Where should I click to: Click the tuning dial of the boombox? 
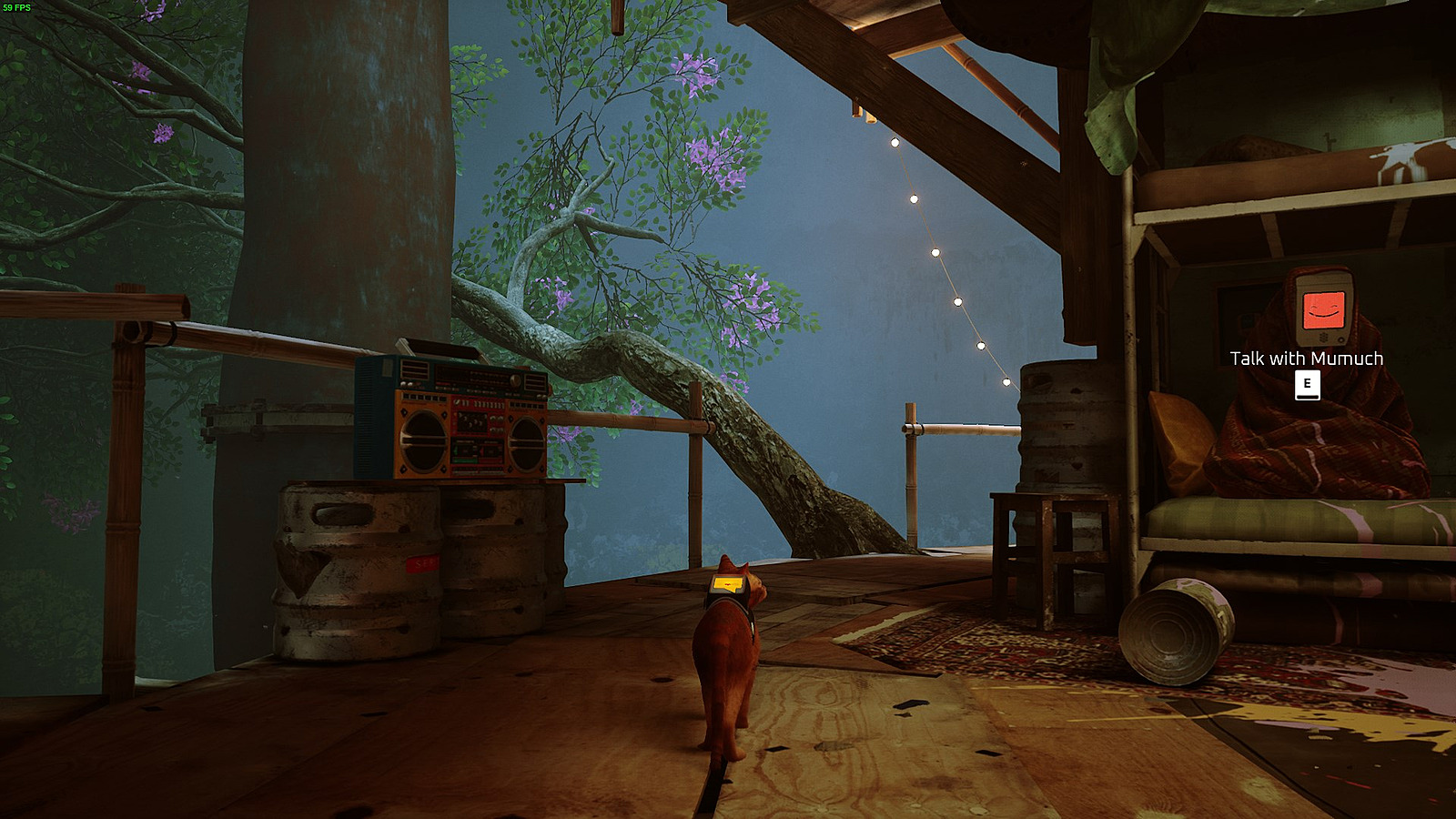pyautogui.click(x=515, y=379)
